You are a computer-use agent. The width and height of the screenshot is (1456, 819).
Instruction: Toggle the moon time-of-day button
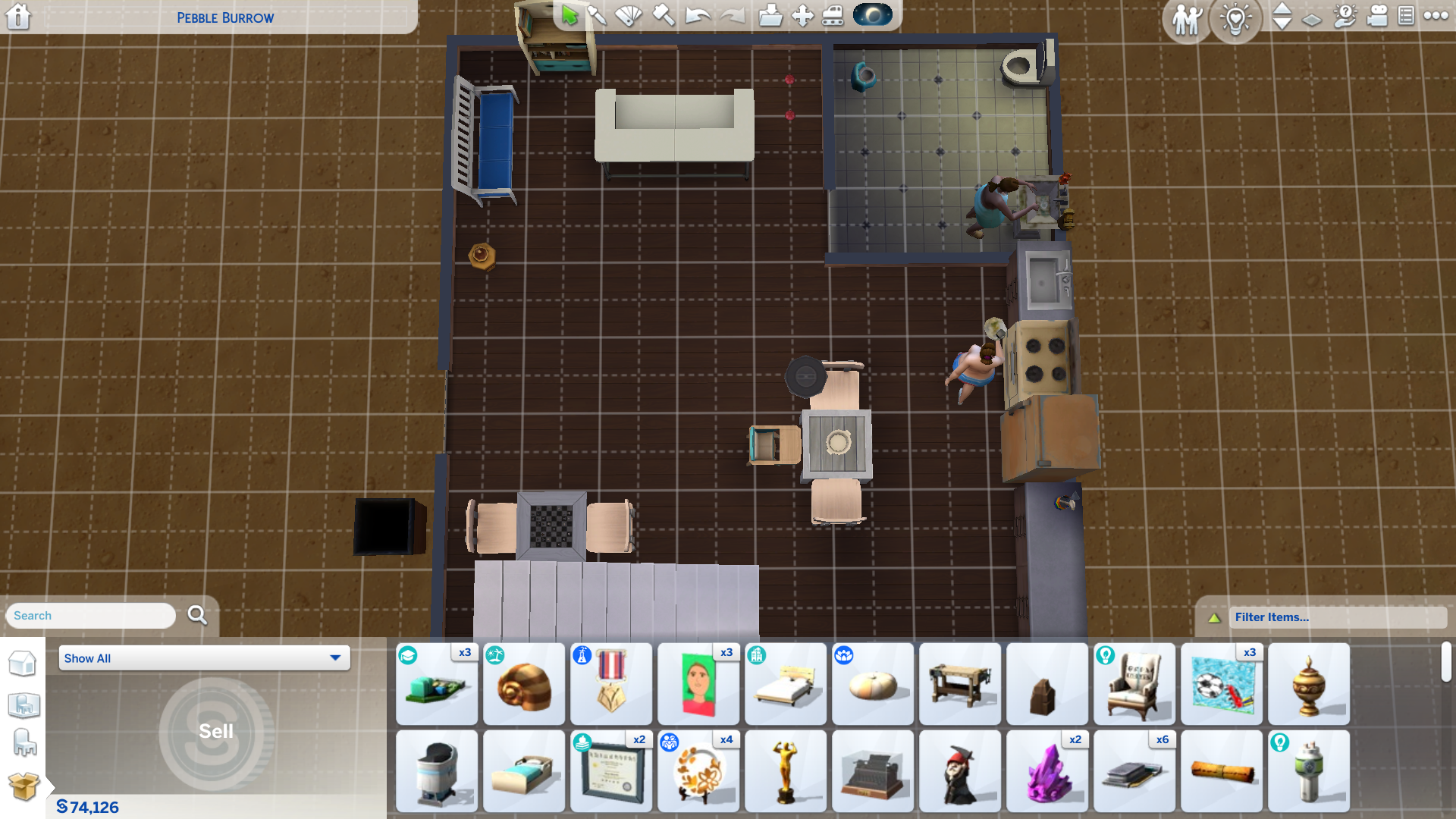click(x=872, y=15)
